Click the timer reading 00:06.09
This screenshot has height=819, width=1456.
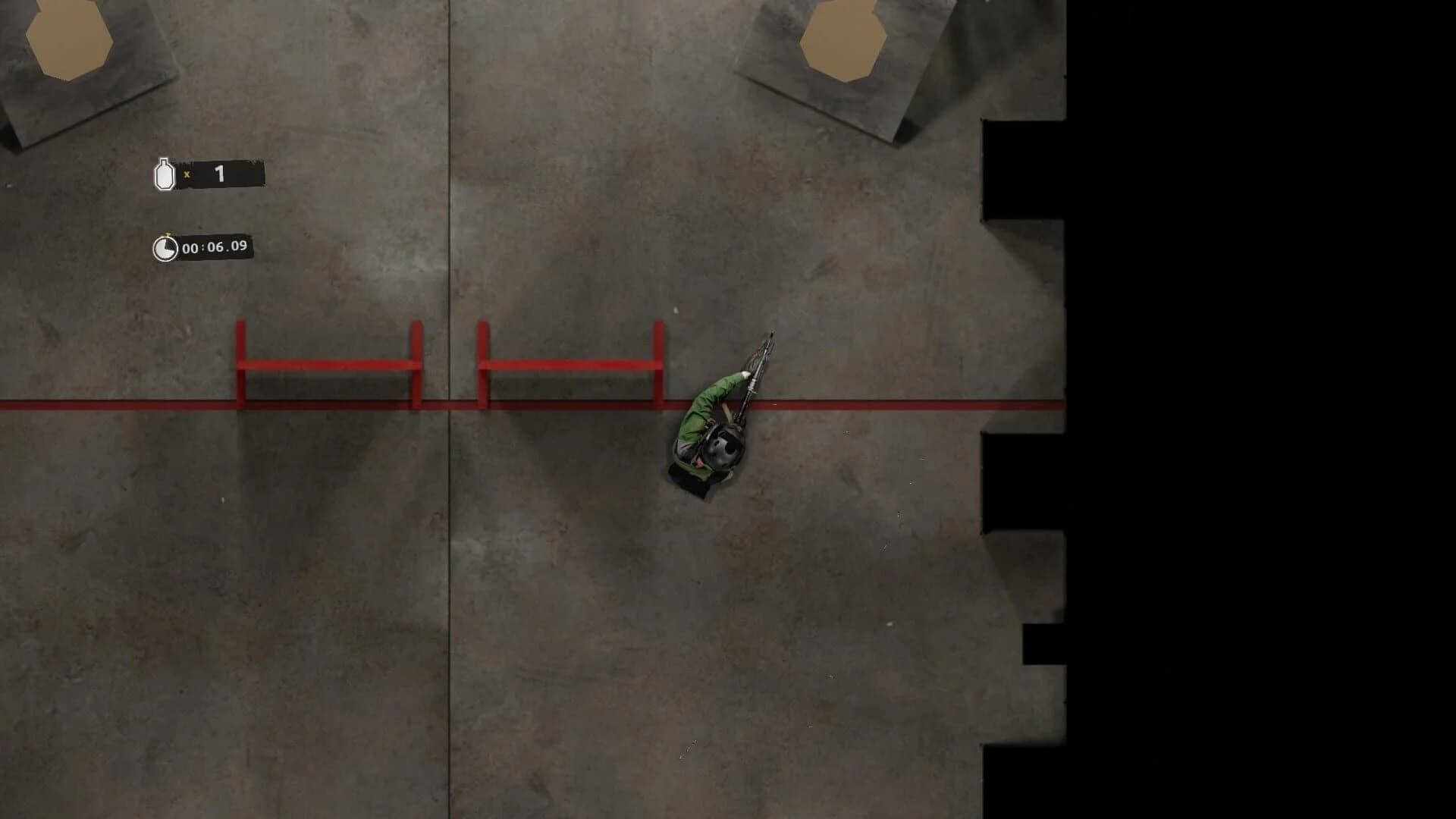tap(215, 246)
